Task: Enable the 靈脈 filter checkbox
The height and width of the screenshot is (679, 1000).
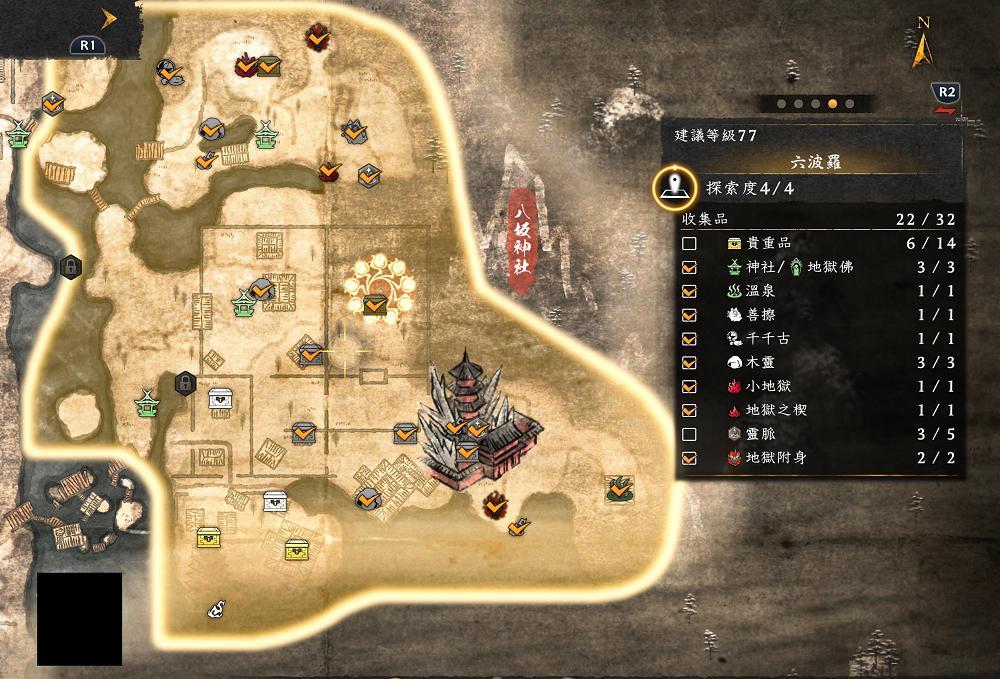Action: point(689,435)
